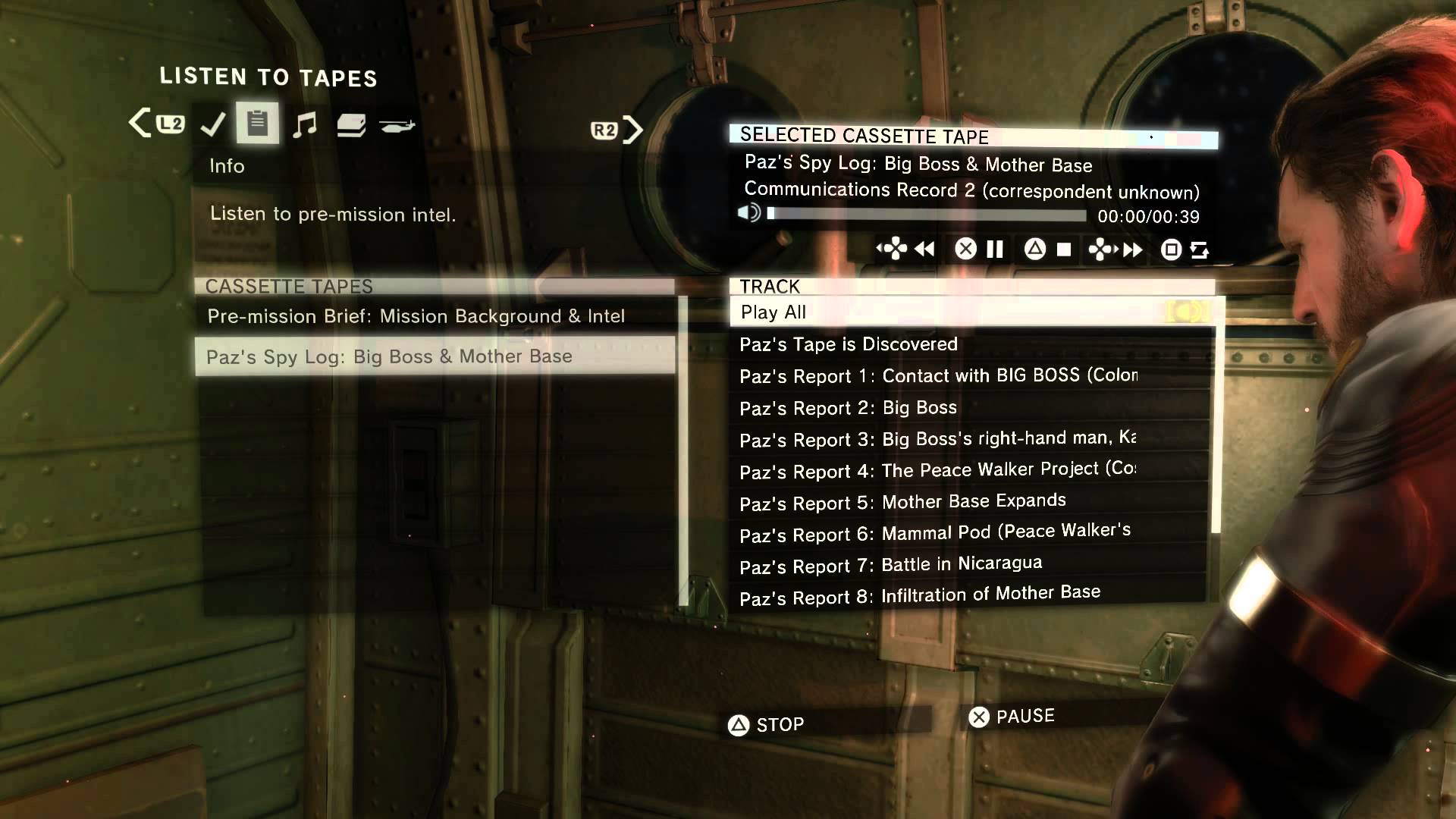Screen dimensions: 1456x819
Task: Open the helicopter tab
Action: pyautogui.click(x=397, y=126)
